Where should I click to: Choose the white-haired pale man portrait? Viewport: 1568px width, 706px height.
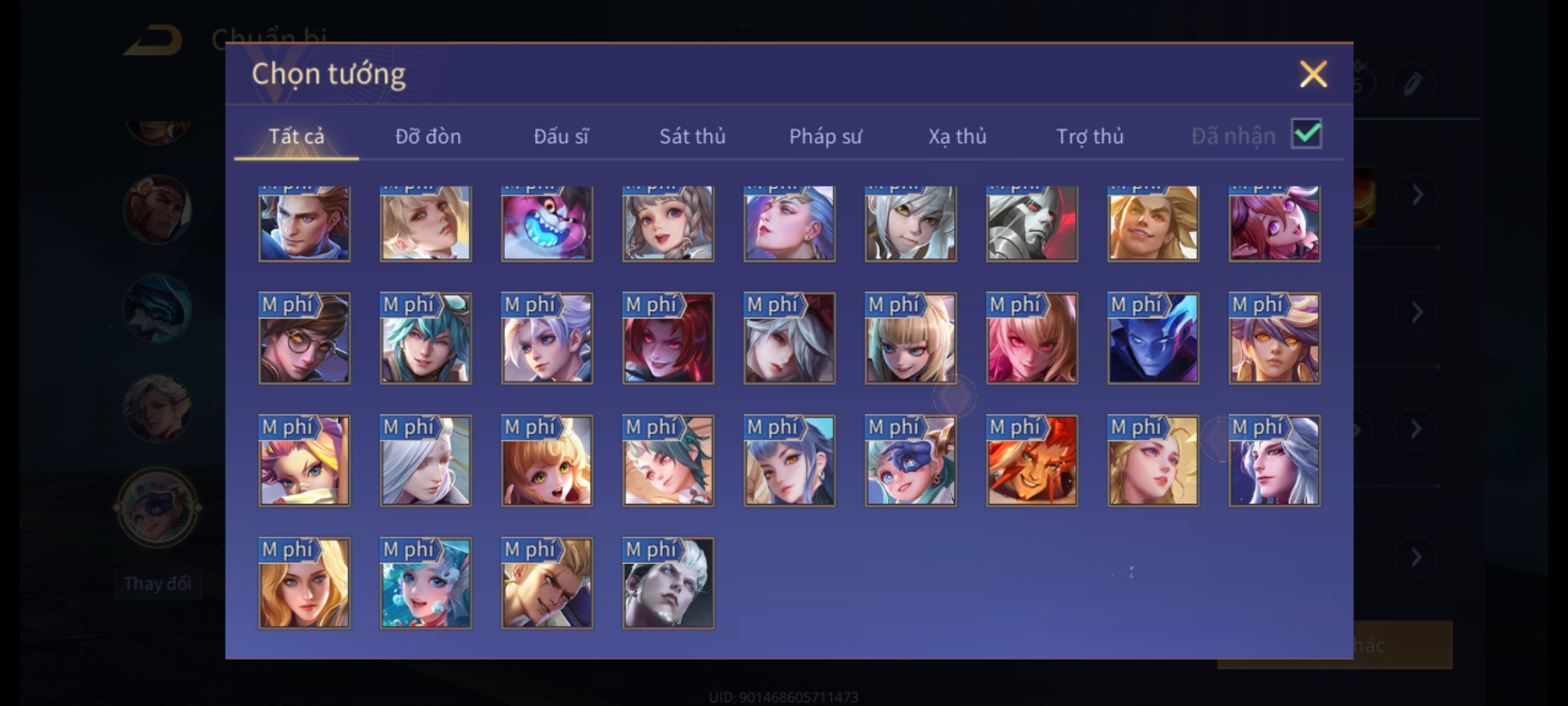click(x=668, y=583)
